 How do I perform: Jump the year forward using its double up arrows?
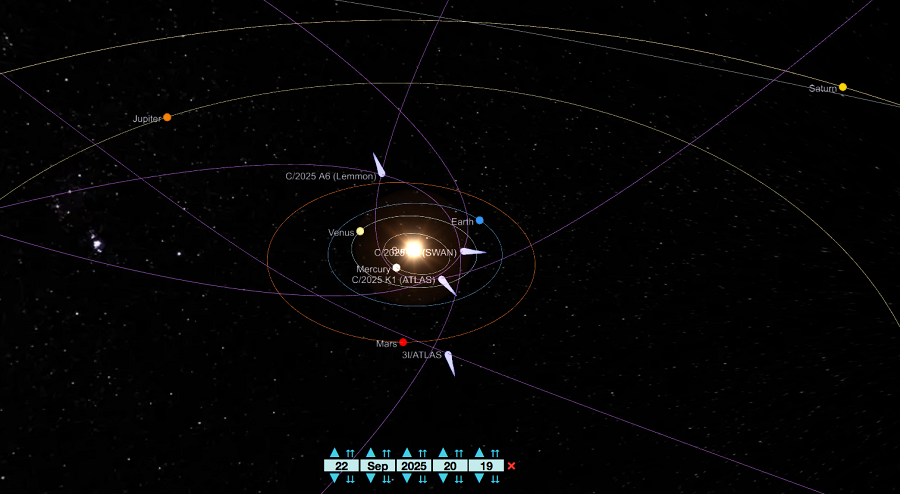422,453
